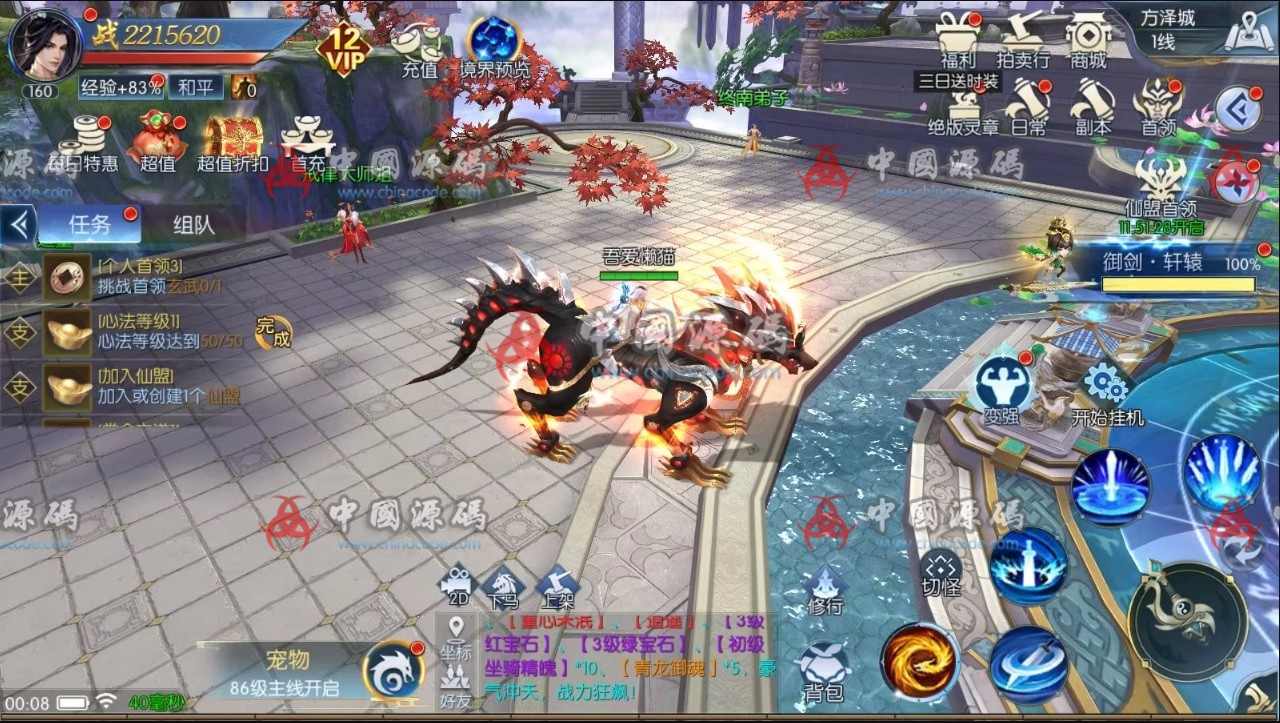Open the 首领 boss menu
This screenshot has width=1280, height=723.
(1158, 106)
